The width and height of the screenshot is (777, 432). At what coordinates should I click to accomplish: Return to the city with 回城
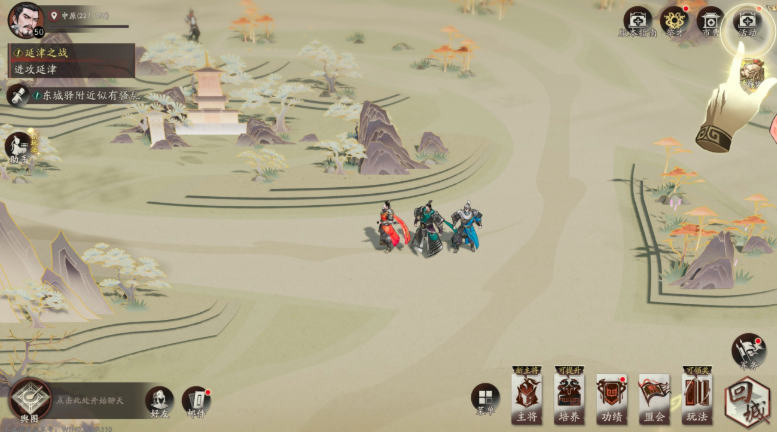[748, 399]
